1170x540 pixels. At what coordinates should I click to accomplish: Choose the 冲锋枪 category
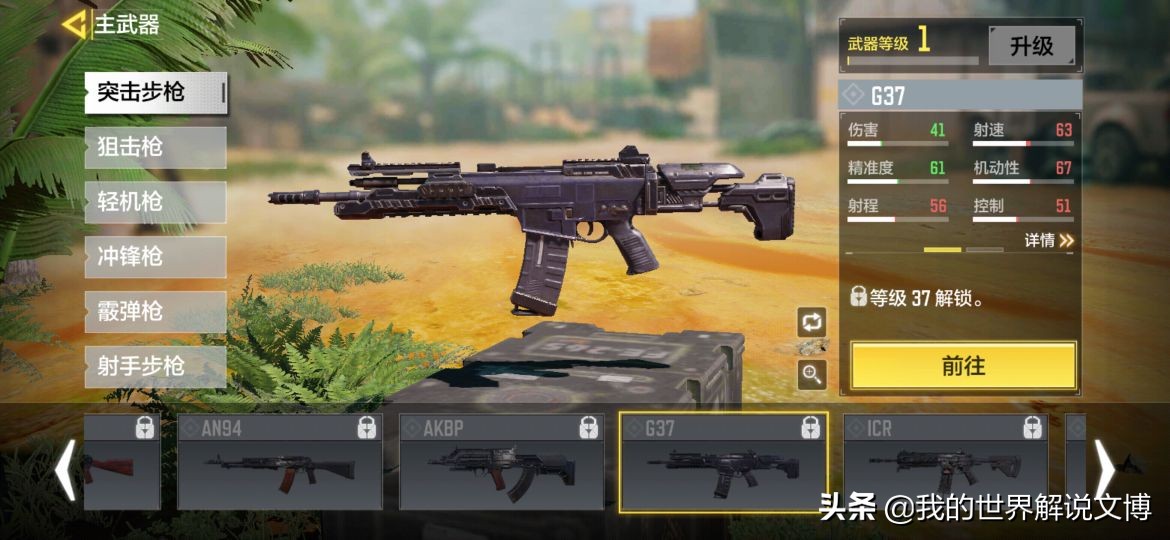[155, 257]
